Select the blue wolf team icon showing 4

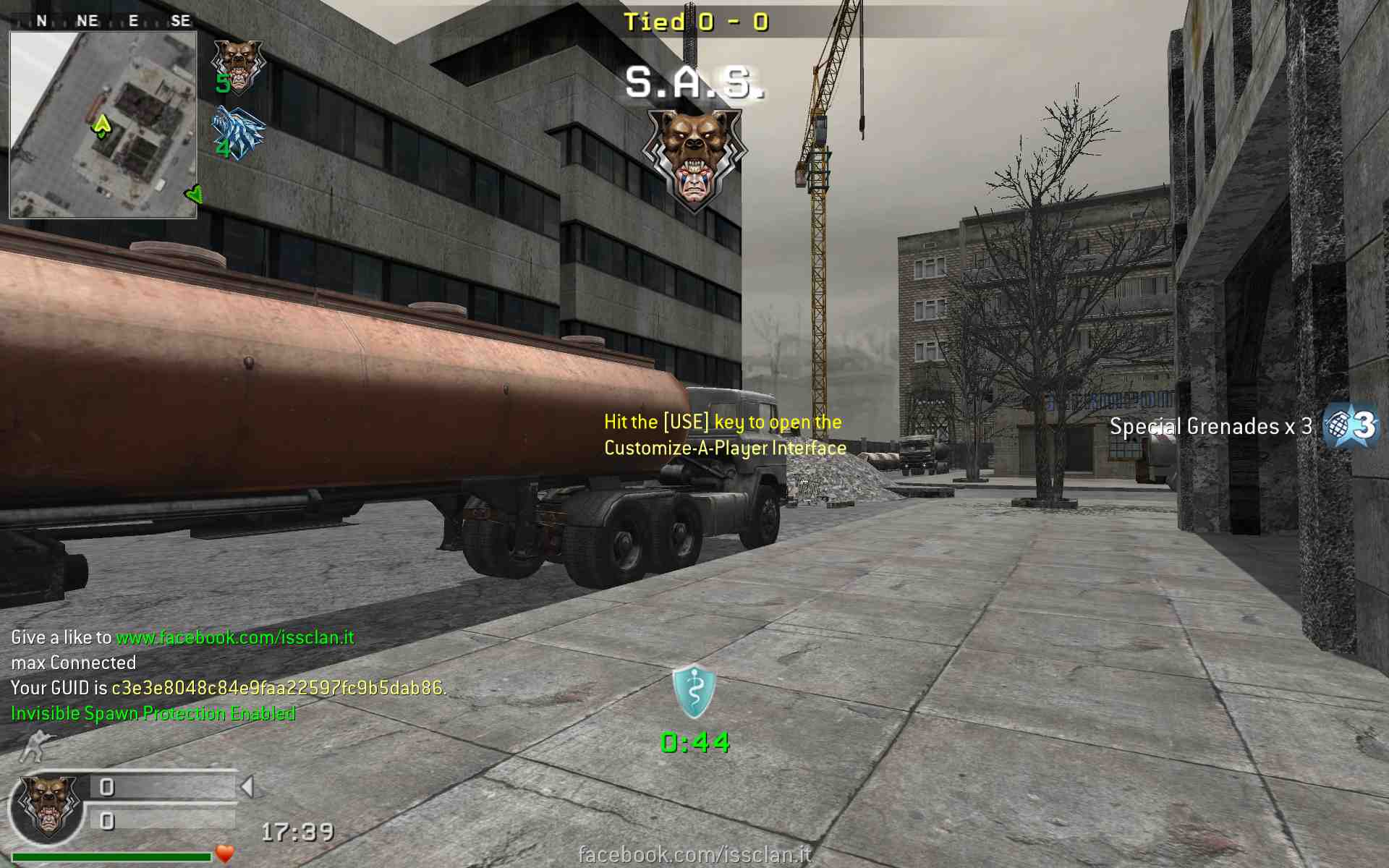[237, 133]
